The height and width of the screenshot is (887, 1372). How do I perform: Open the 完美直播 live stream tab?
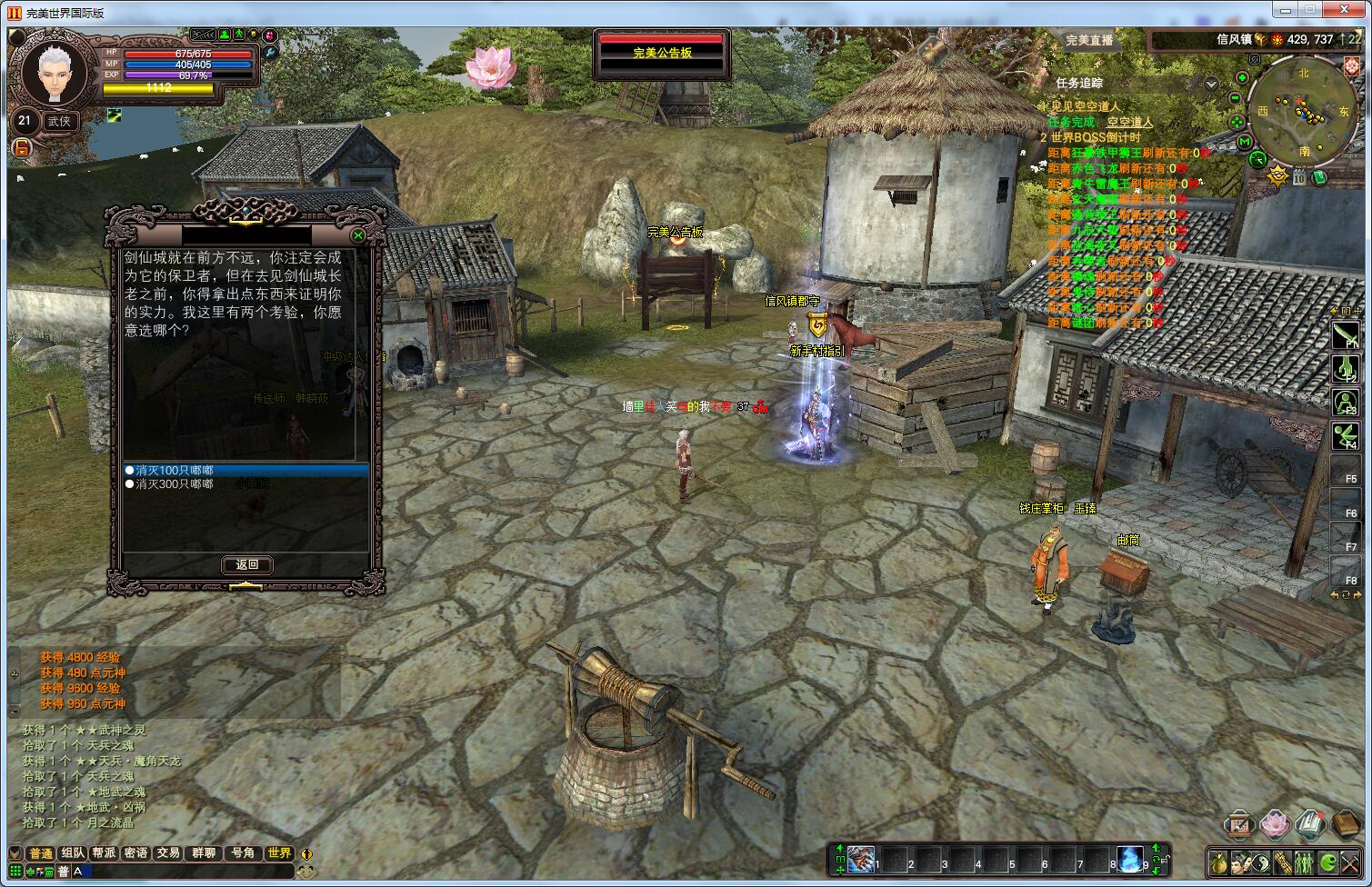1089,40
